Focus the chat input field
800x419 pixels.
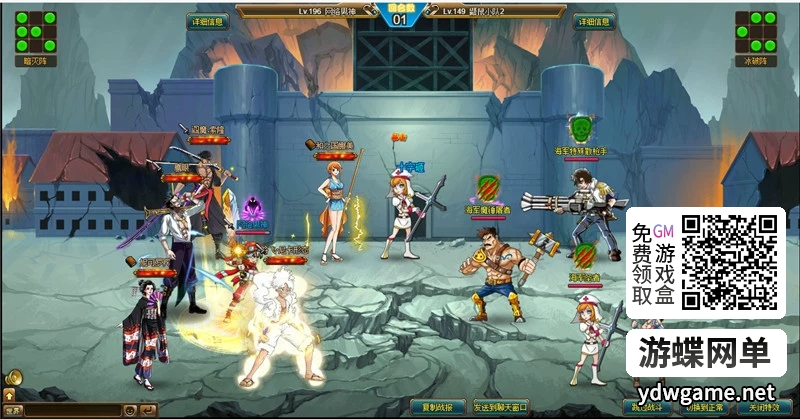pos(72,410)
